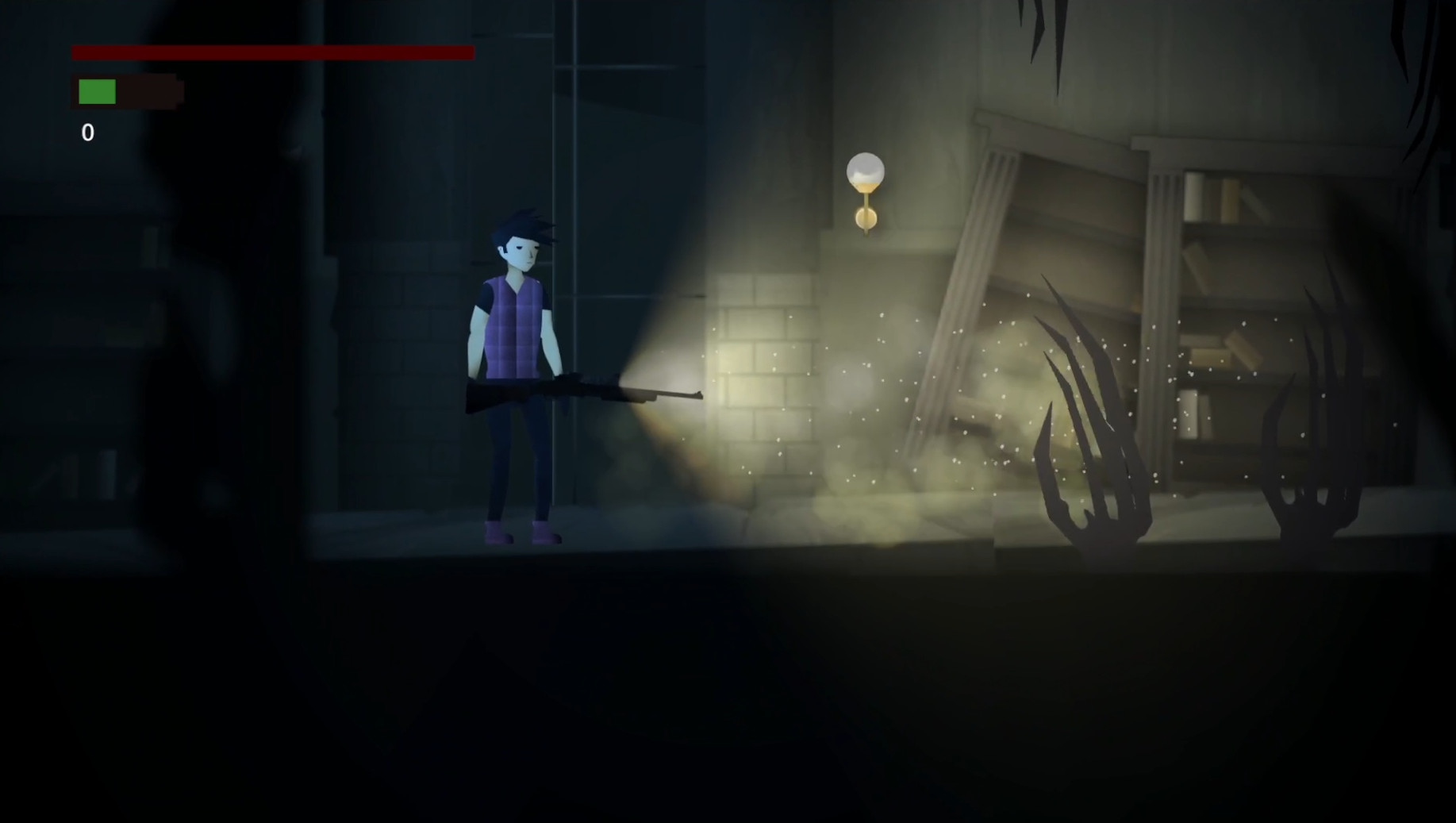Click the ammo counter showing 0

(x=87, y=133)
